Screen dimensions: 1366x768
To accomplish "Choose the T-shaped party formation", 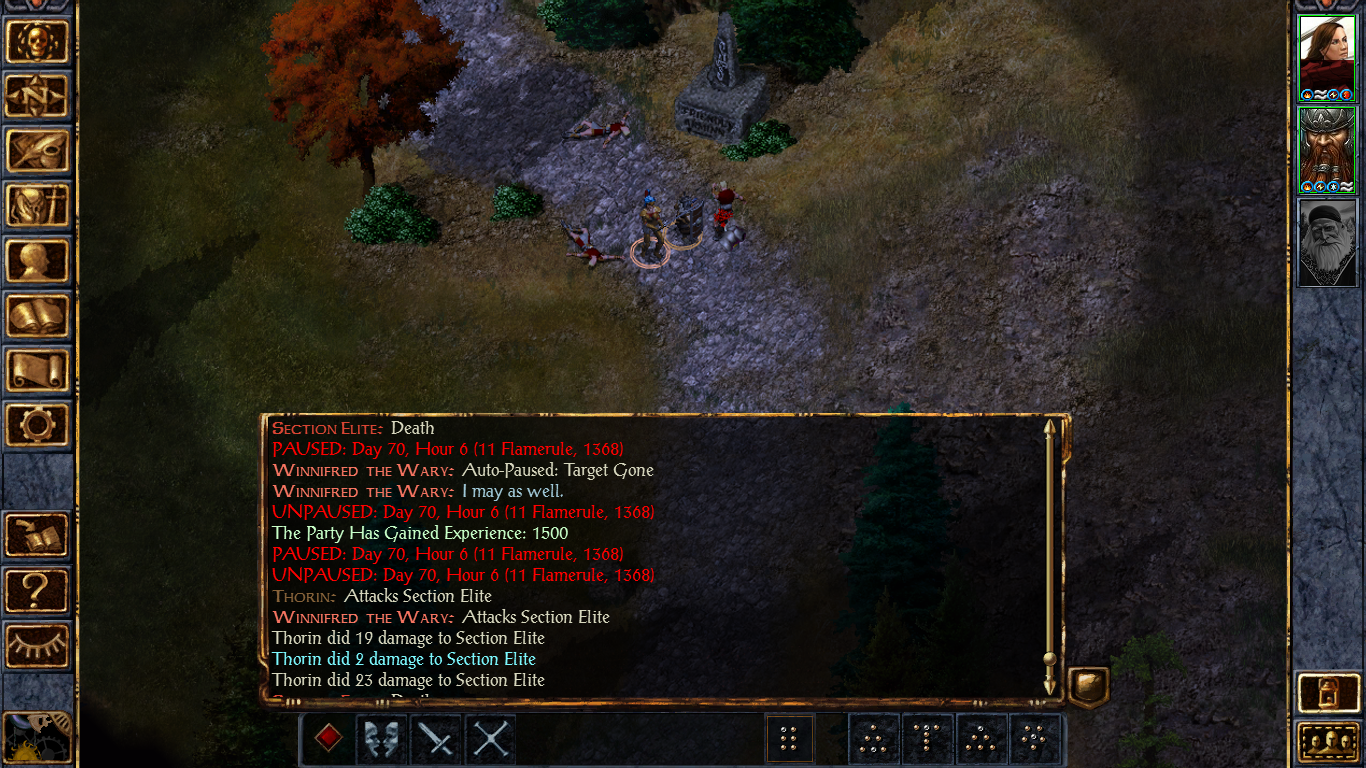I will [x=928, y=739].
